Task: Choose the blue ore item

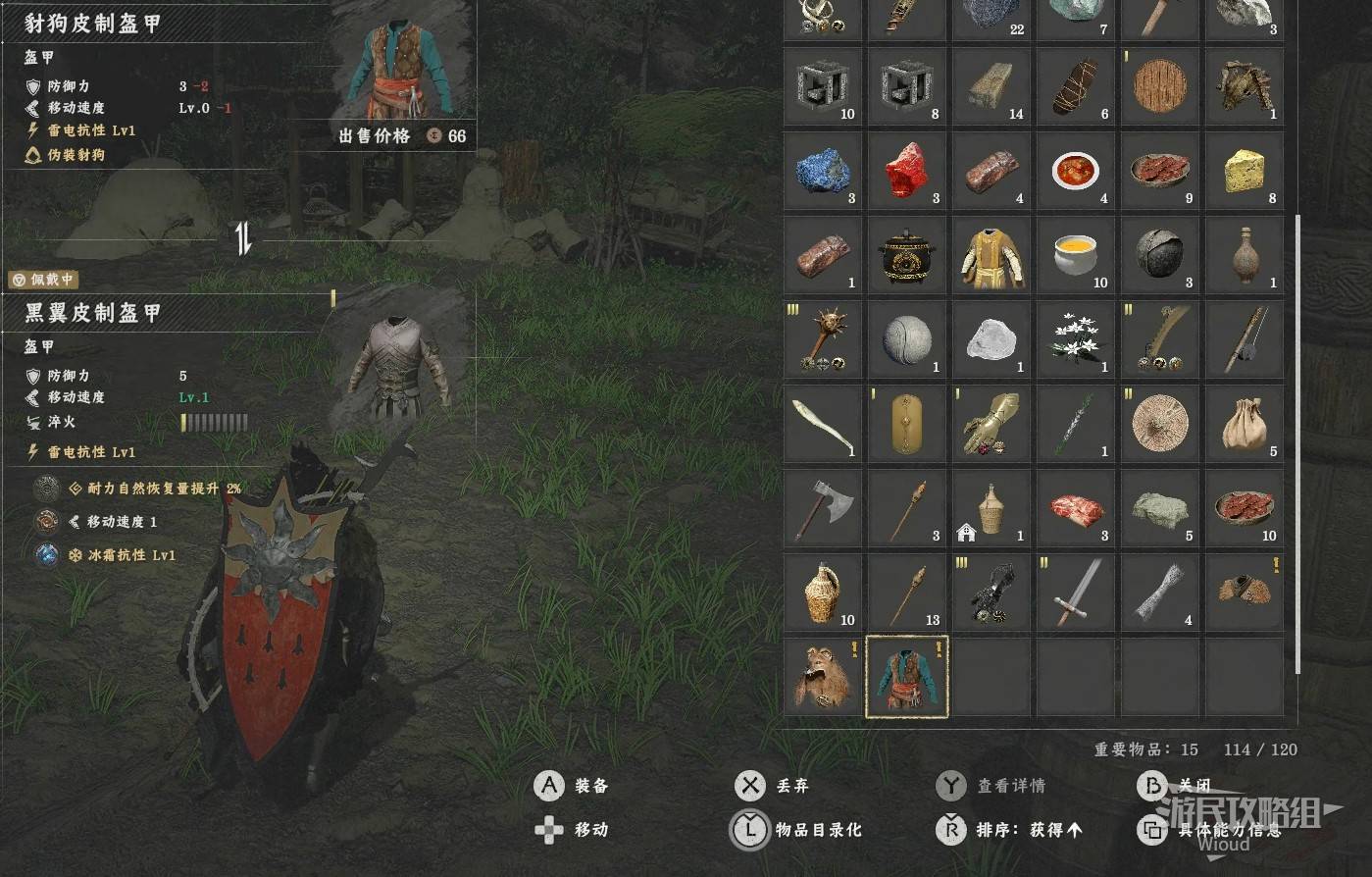Action: (x=823, y=171)
